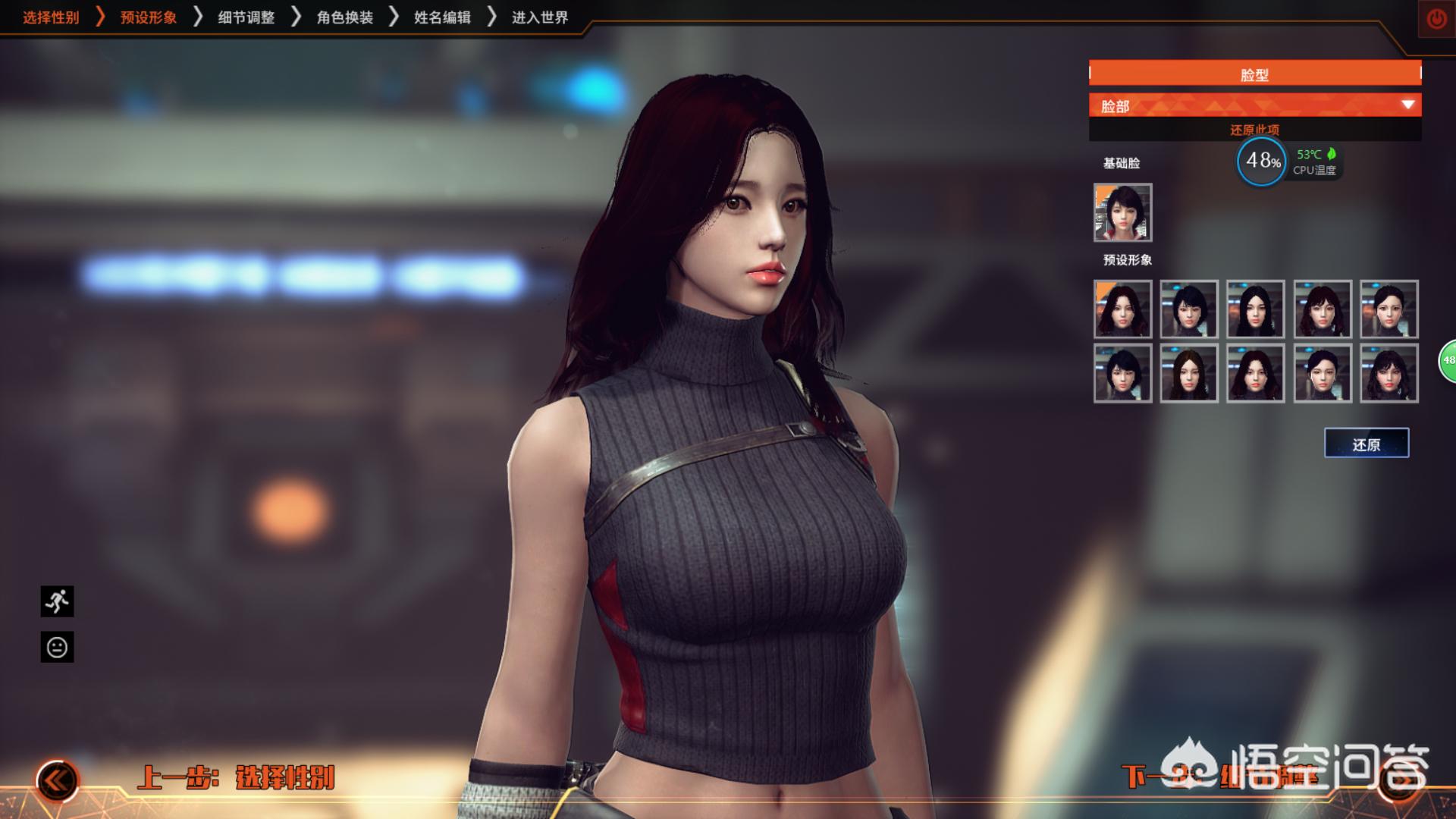
Task: Click the 上一步: 选择性别 label
Action: pyautogui.click(x=236, y=778)
